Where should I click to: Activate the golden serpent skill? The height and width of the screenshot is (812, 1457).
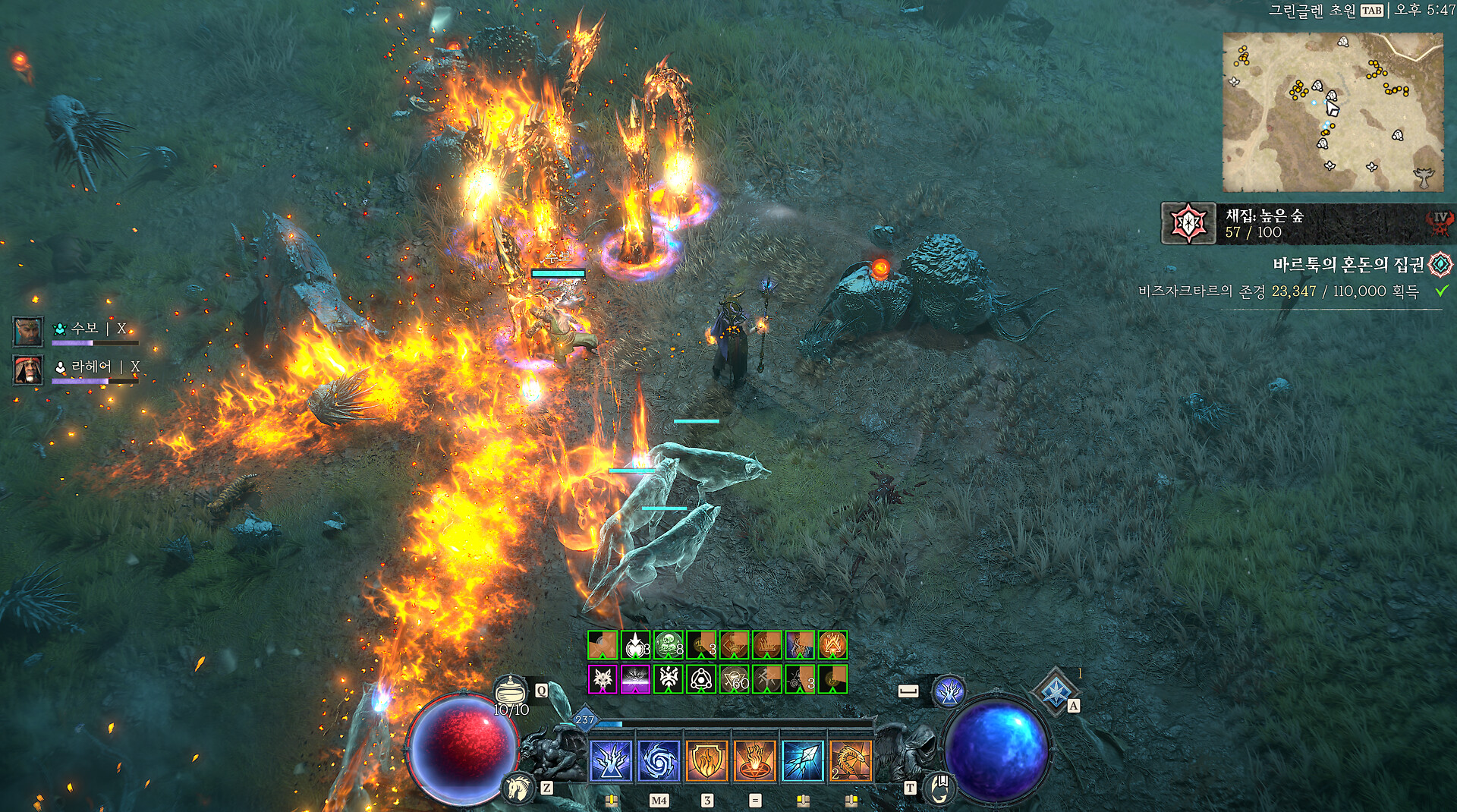(x=850, y=761)
